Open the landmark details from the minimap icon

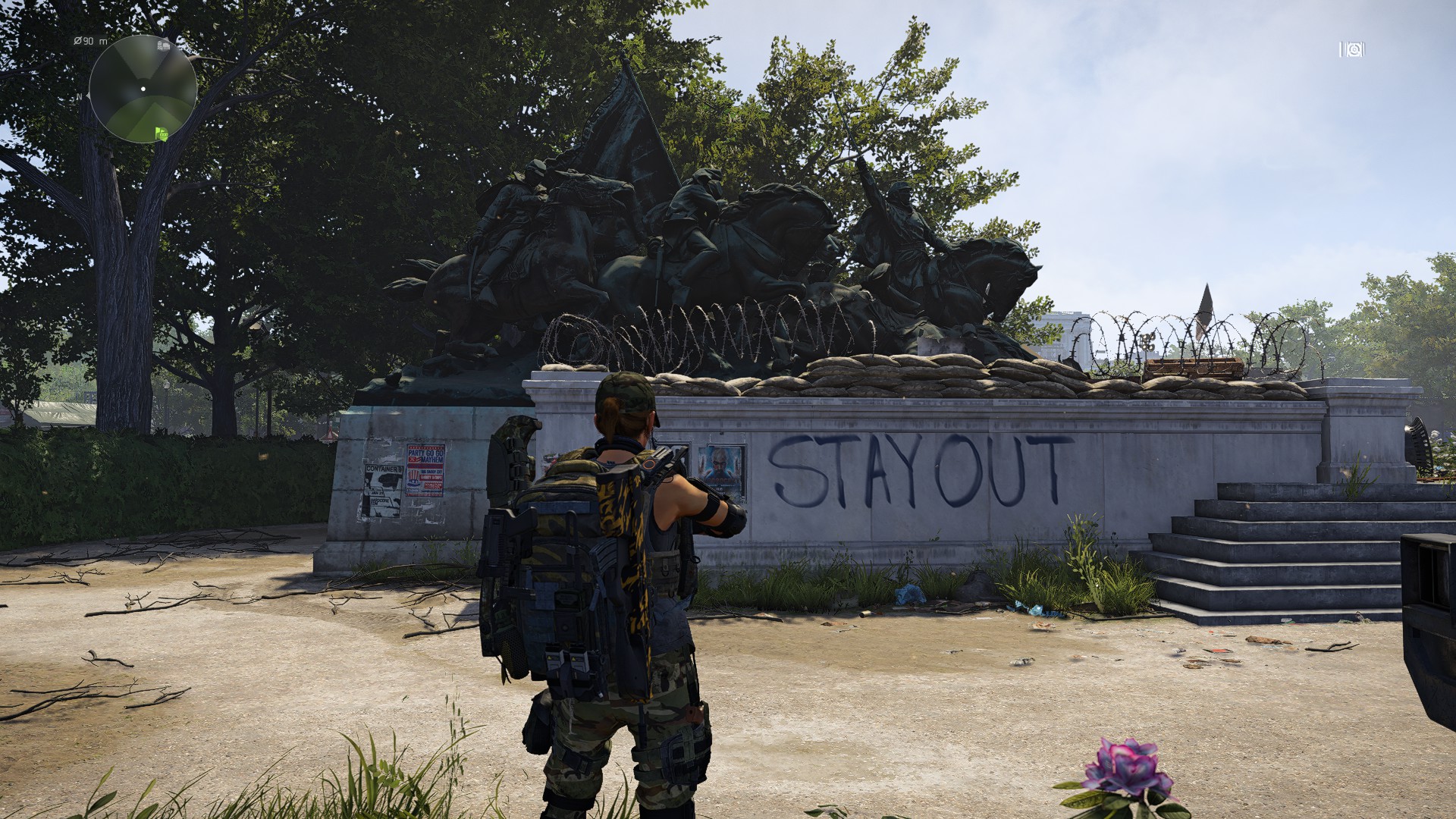point(165,45)
